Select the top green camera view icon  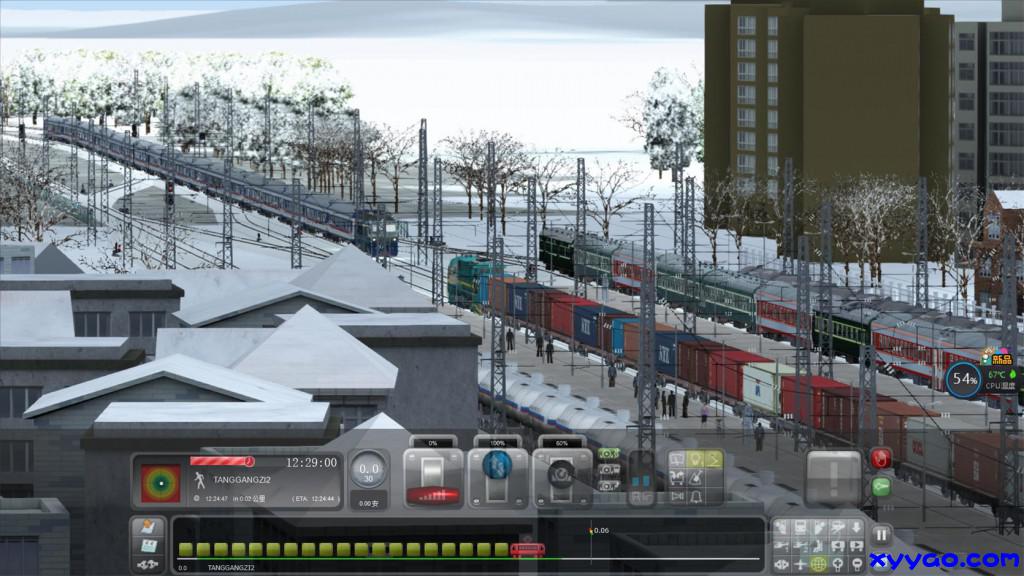pos(607,453)
